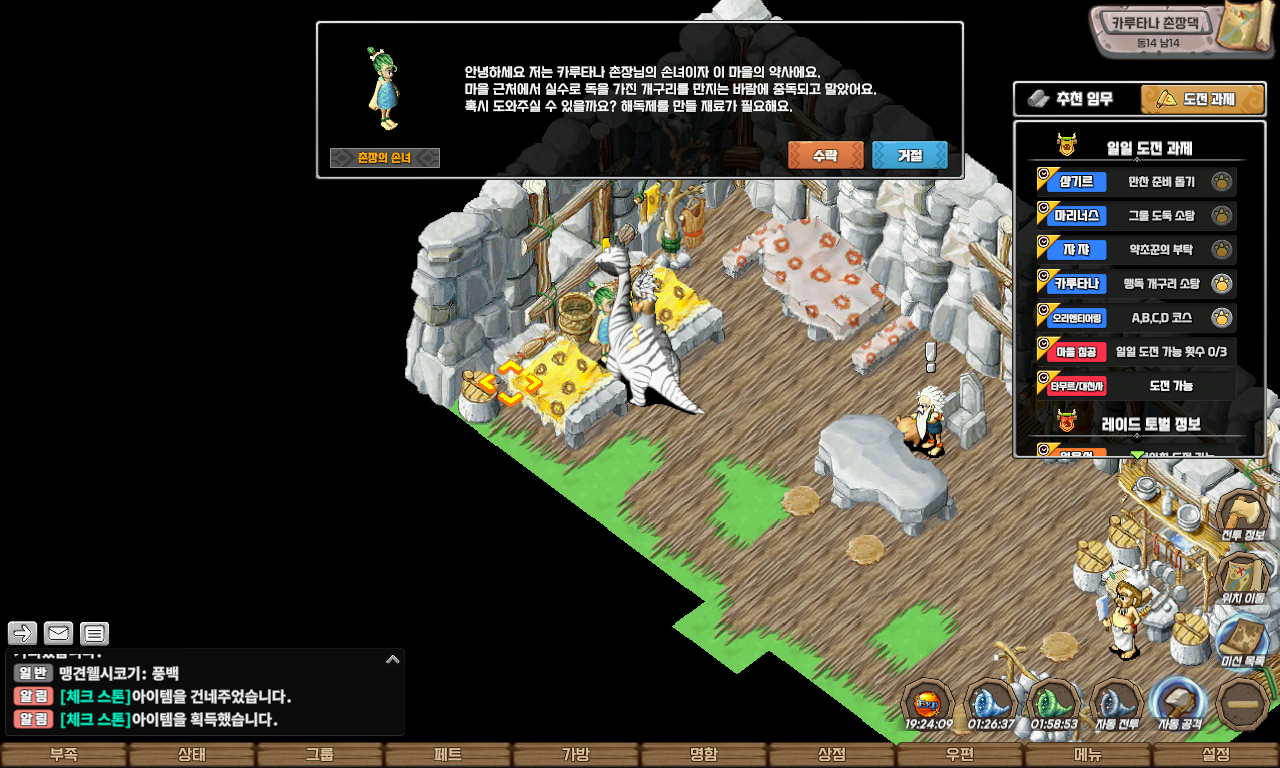Screen dimensions: 1280x768
Task: Select the 도전 과제 tab
Action: point(1203,99)
